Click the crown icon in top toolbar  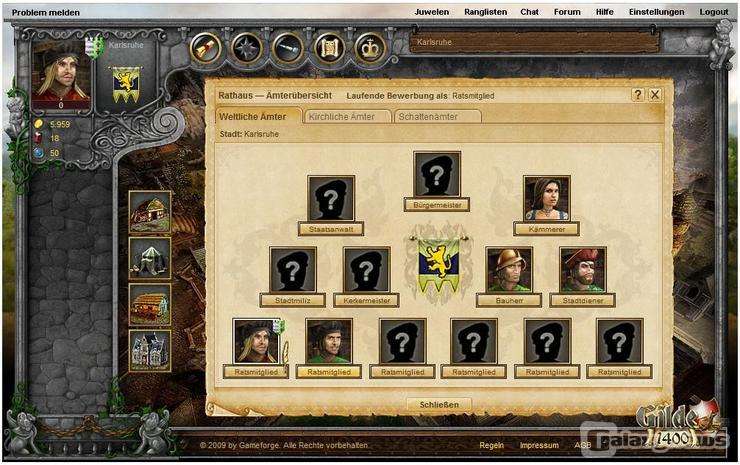(x=370, y=47)
